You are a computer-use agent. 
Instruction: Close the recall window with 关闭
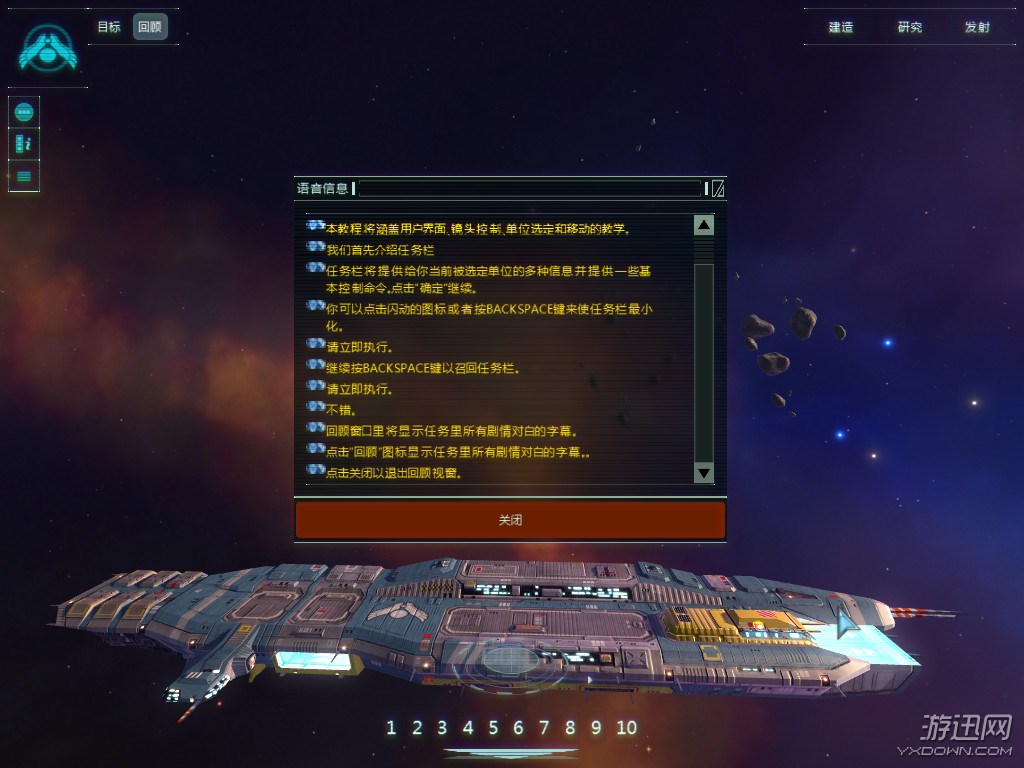pyautogui.click(x=510, y=520)
